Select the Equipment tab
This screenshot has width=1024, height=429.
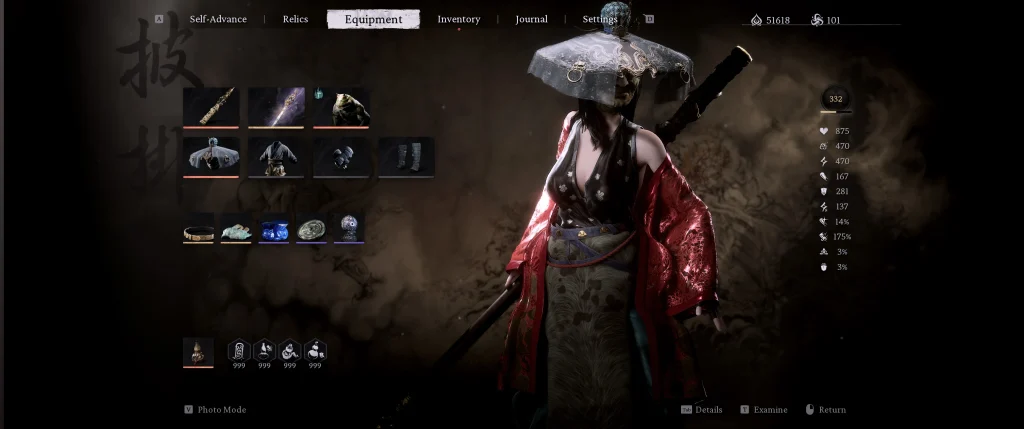[x=373, y=19]
